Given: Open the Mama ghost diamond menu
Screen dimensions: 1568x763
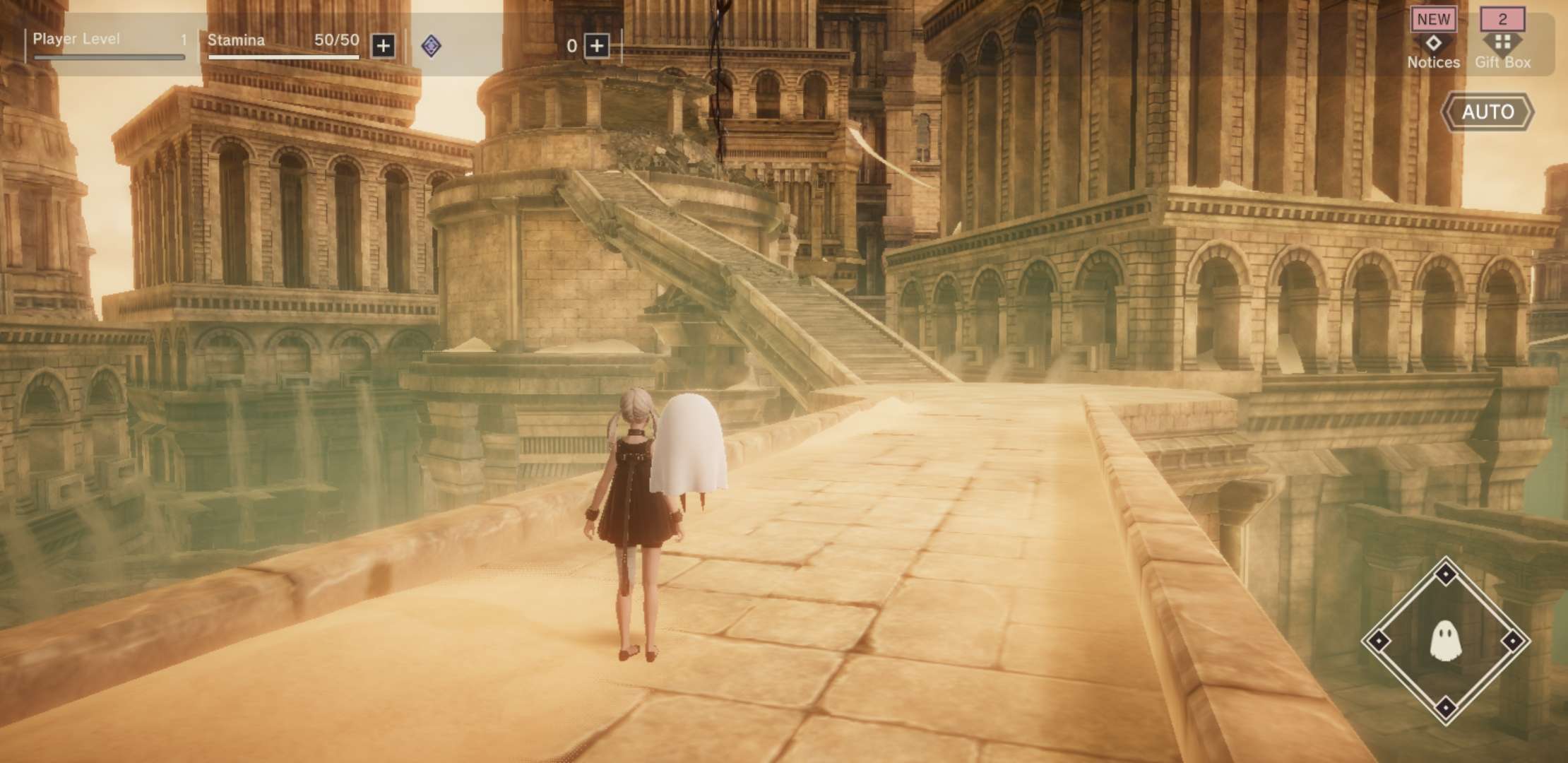Looking at the screenshot, I should click(x=1445, y=641).
